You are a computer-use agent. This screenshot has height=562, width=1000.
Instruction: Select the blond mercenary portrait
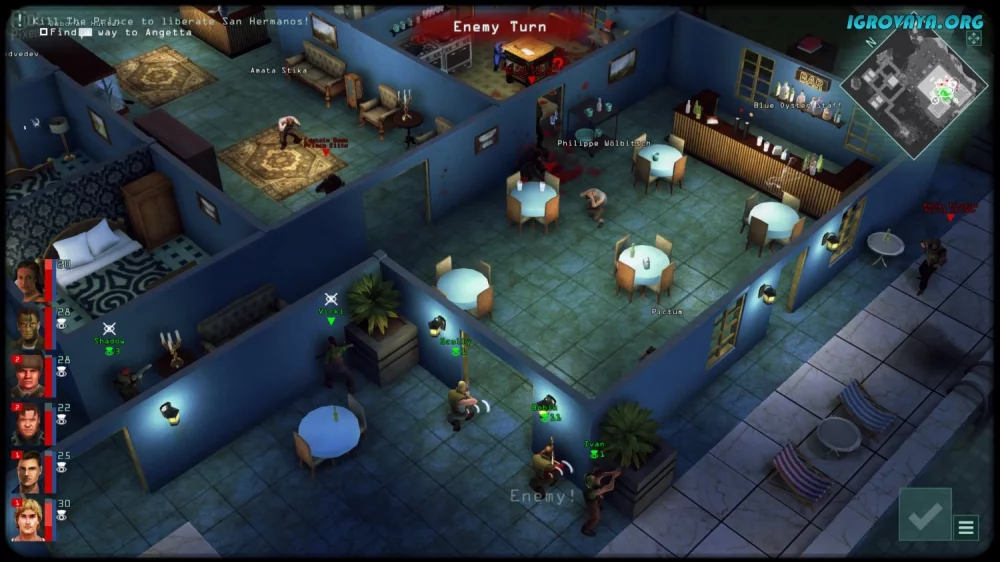[x=28, y=518]
